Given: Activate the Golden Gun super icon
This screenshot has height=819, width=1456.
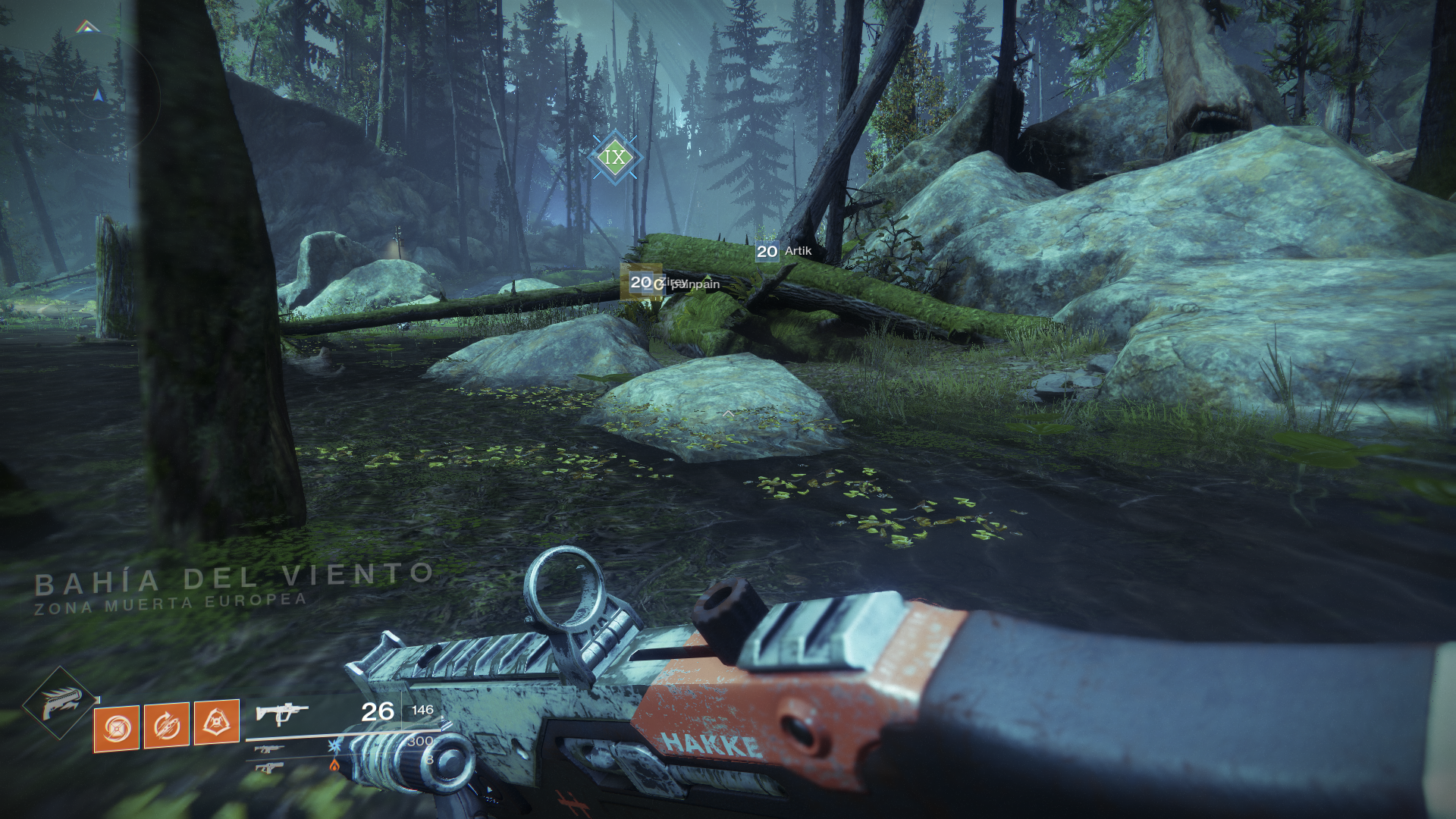Looking at the screenshot, I should (x=60, y=703).
